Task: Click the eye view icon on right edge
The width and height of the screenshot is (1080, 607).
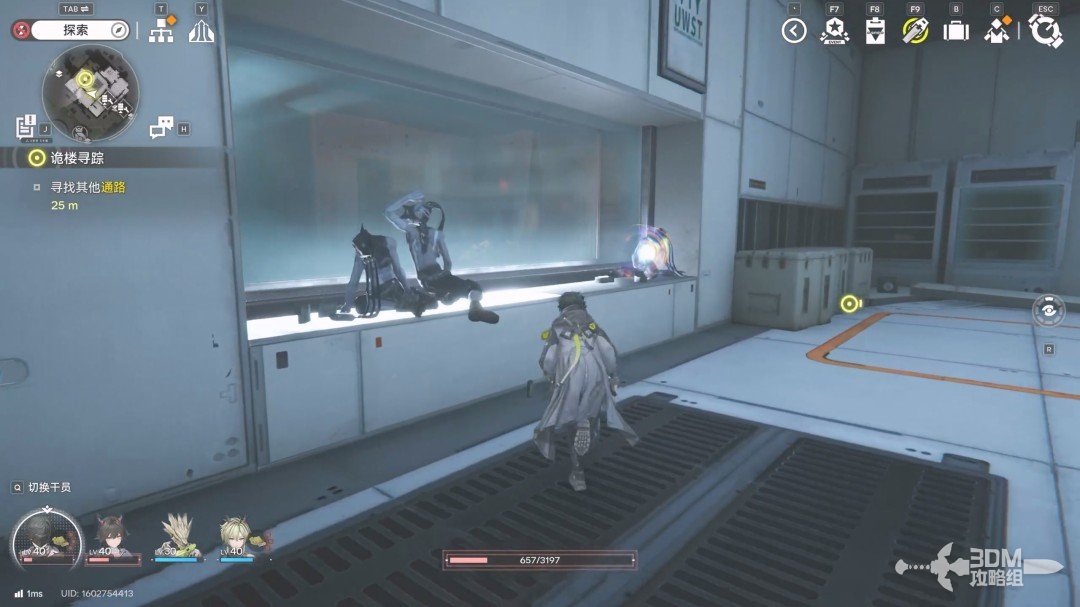Action: pyautogui.click(x=1049, y=311)
